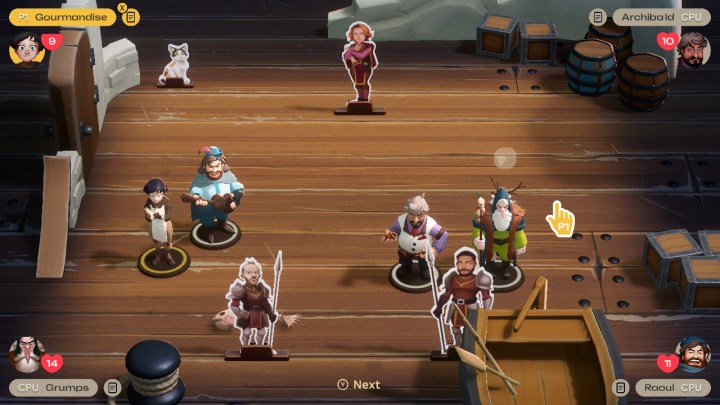Select Archibald's bearded avatar portrait

(694, 48)
